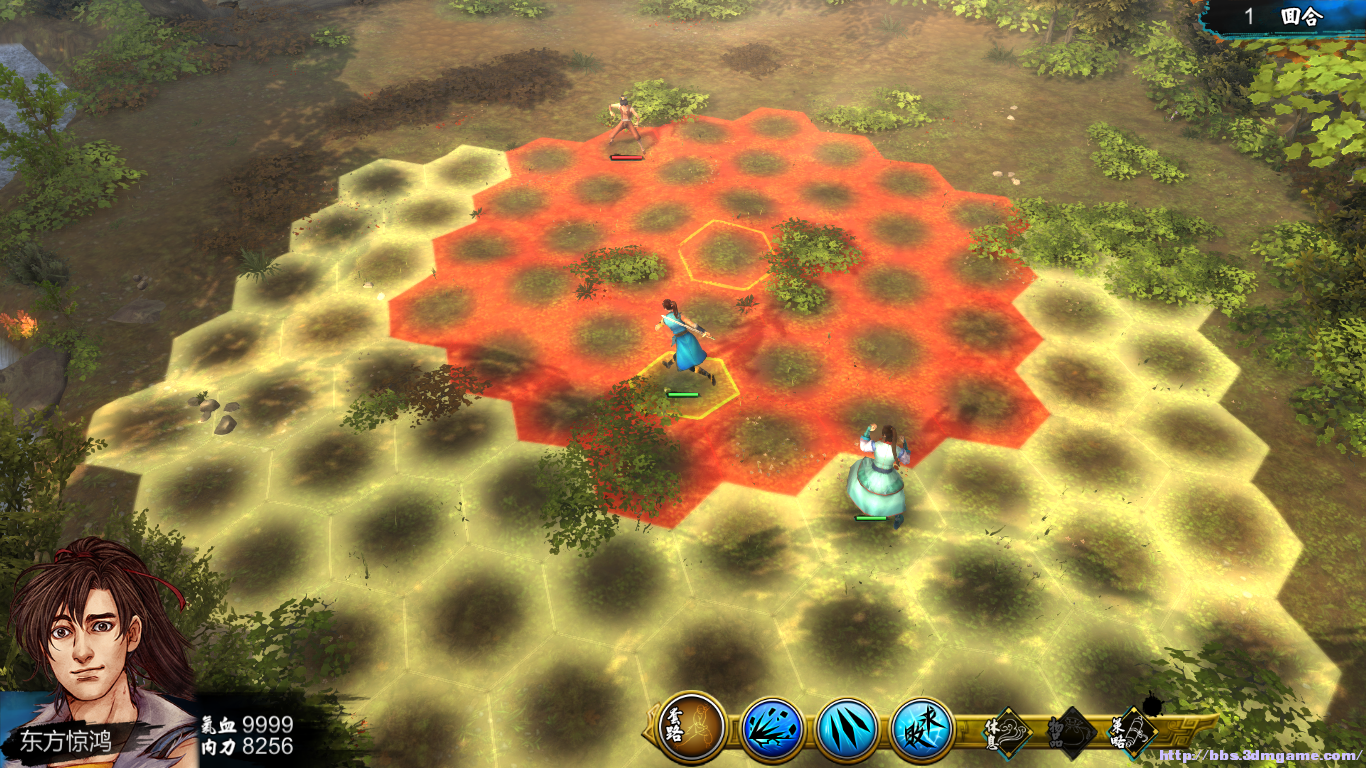Activate the 求败 skill icon
This screenshot has width=1366, height=768.
pos(922,728)
